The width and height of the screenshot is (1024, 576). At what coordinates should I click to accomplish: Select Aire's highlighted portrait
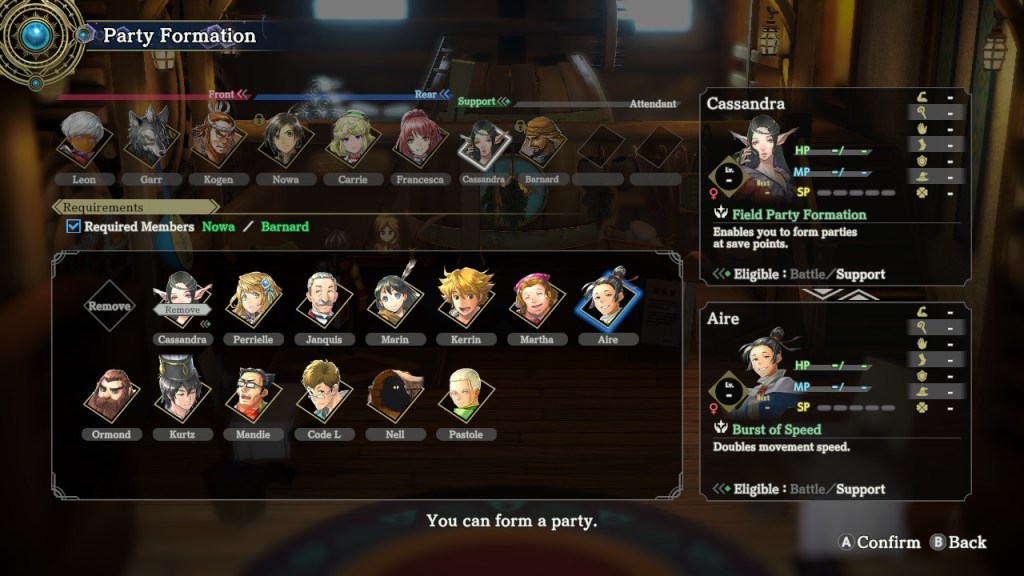(607, 299)
